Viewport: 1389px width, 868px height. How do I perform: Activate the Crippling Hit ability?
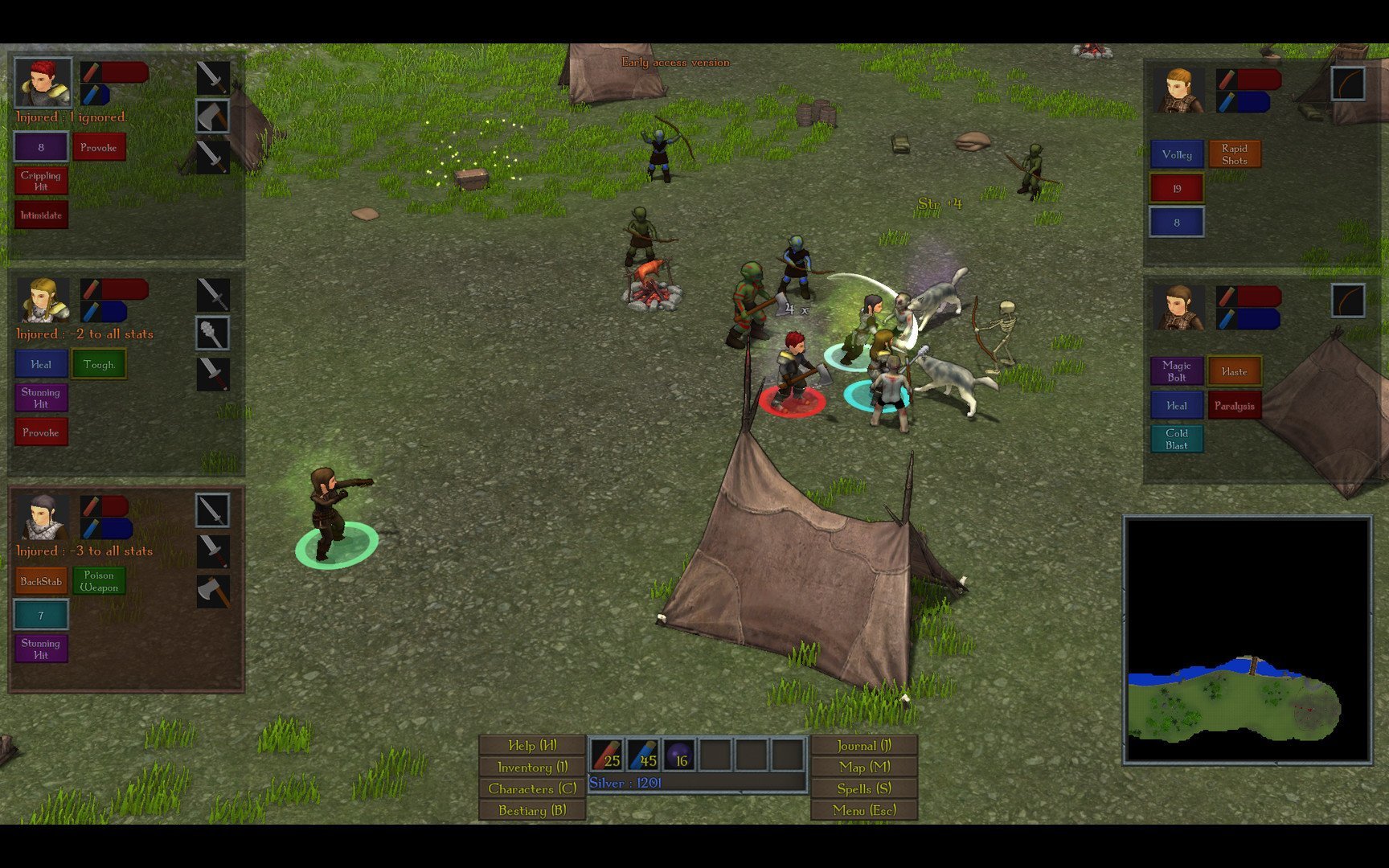click(x=41, y=181)
